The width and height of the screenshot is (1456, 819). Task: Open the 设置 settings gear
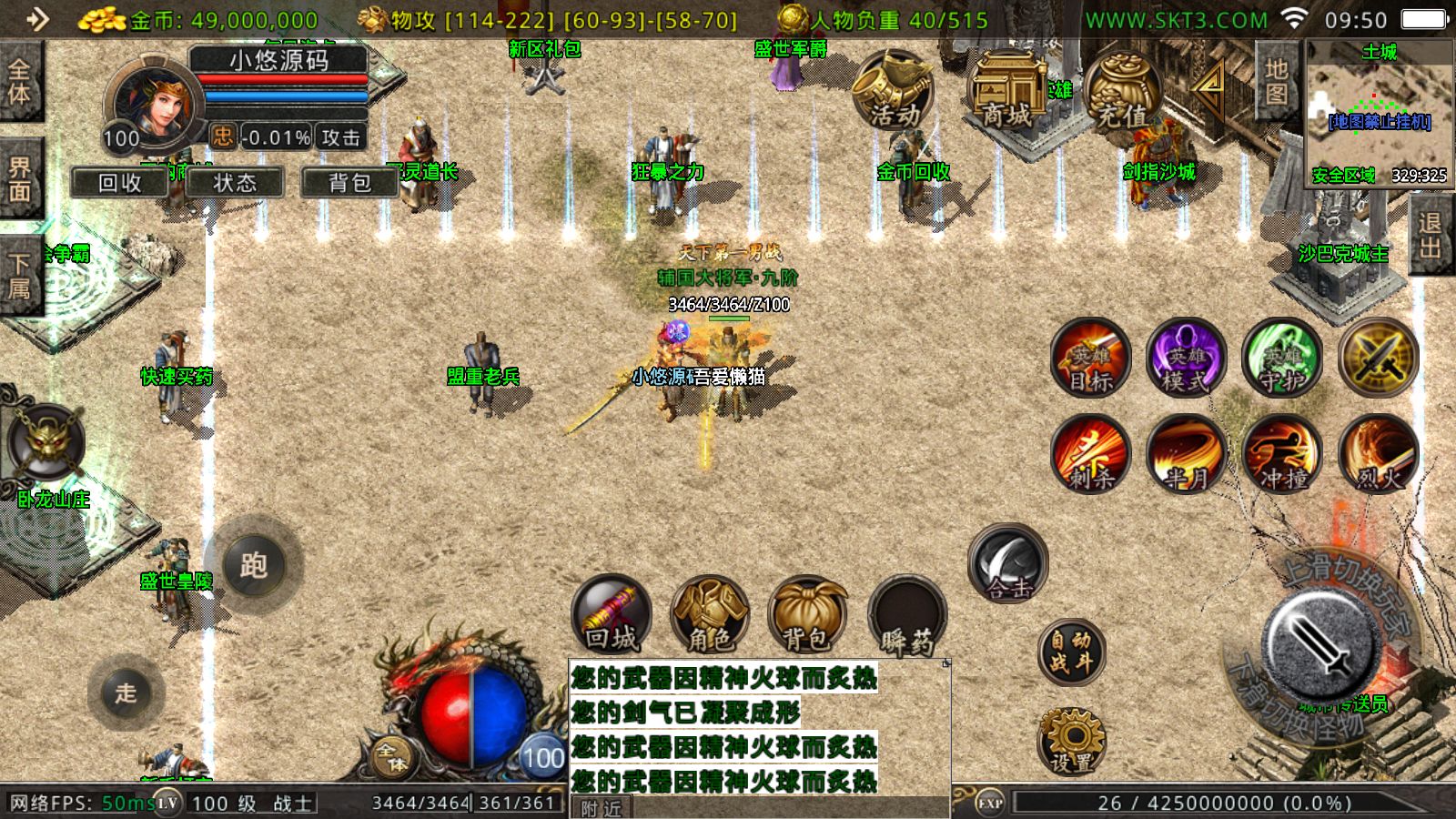pyautogui.click(x=1071, y=741)
